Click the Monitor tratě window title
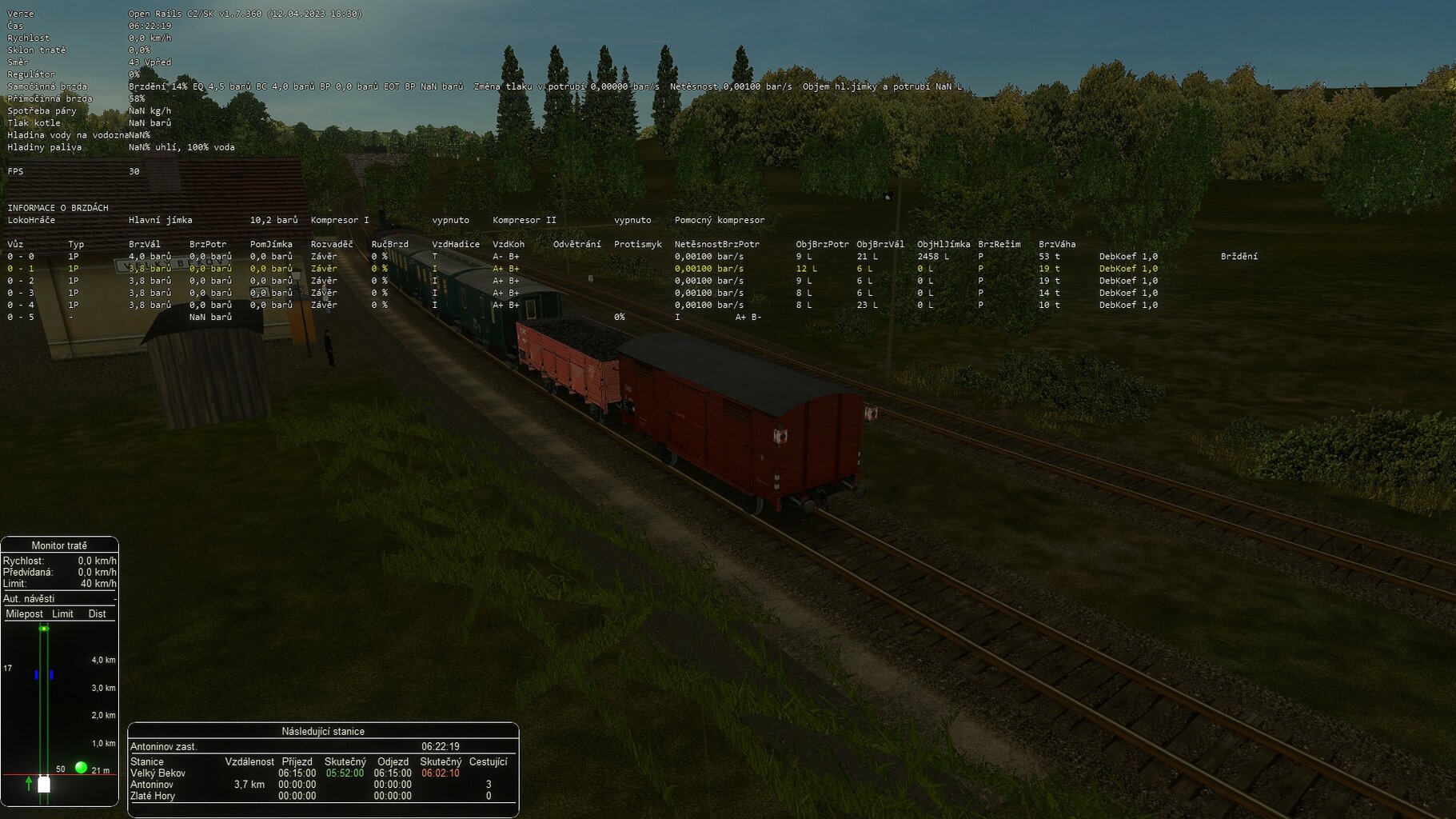This screenshot has height=819, width=1456. tap(59, 545)
